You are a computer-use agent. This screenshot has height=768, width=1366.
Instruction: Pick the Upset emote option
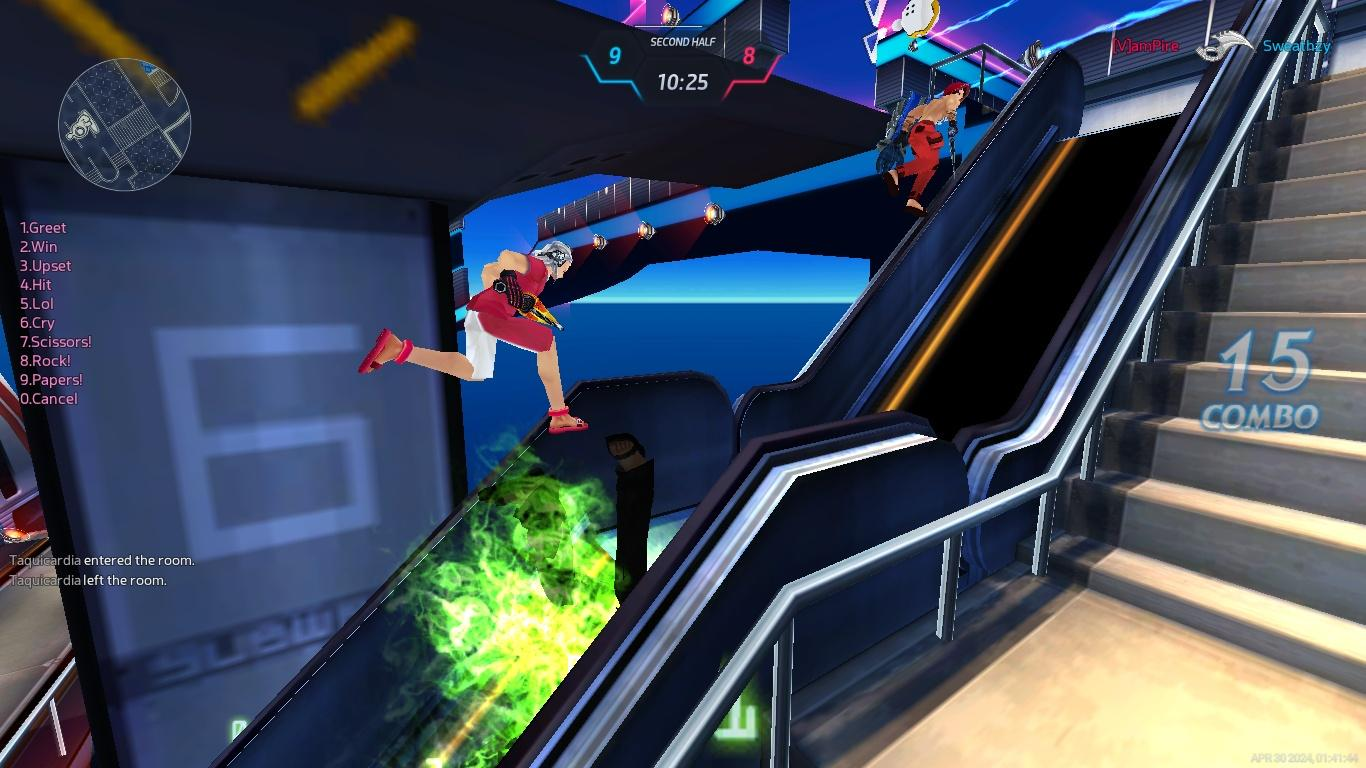click(x=46, y=266)
